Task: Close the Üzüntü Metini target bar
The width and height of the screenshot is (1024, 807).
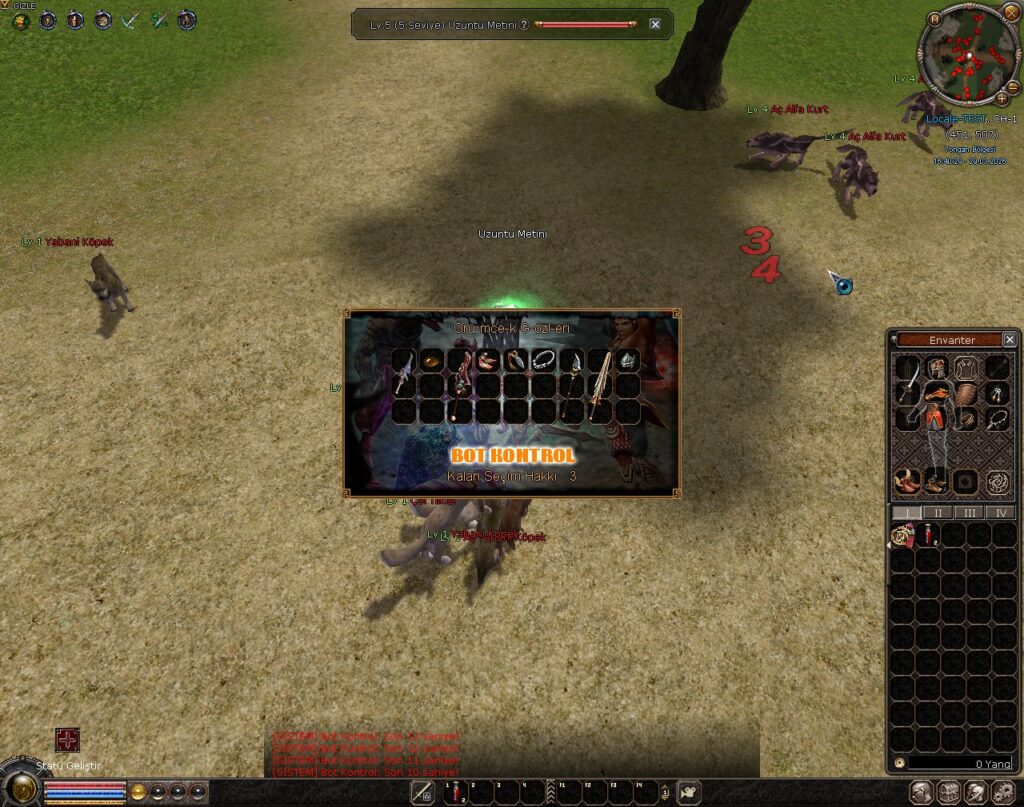Action: (655, 24)
